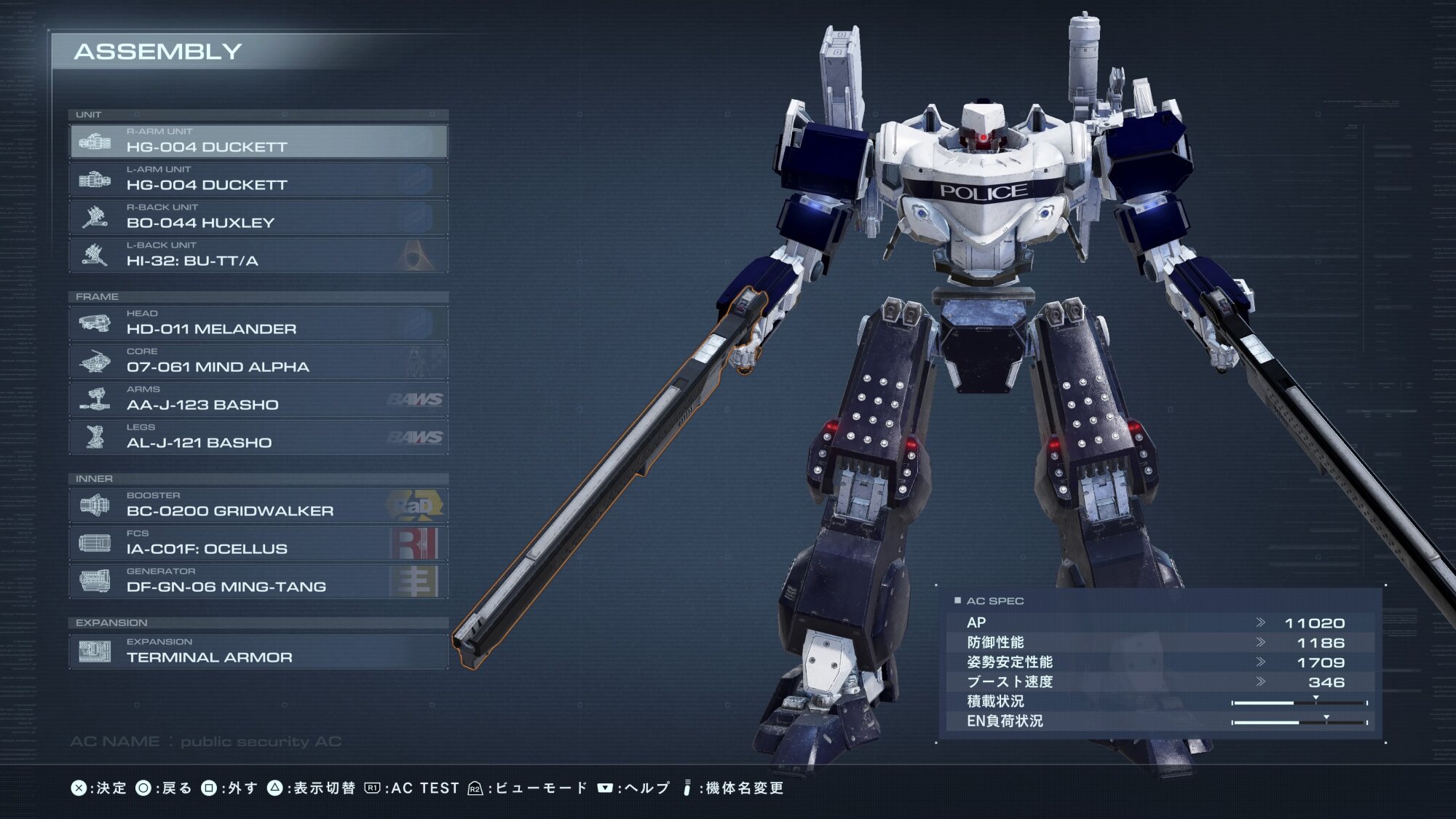Choose the L-ARM UNIT HG-004 DUCKETT slot
1456x819 pixels.
pos(258,179)
